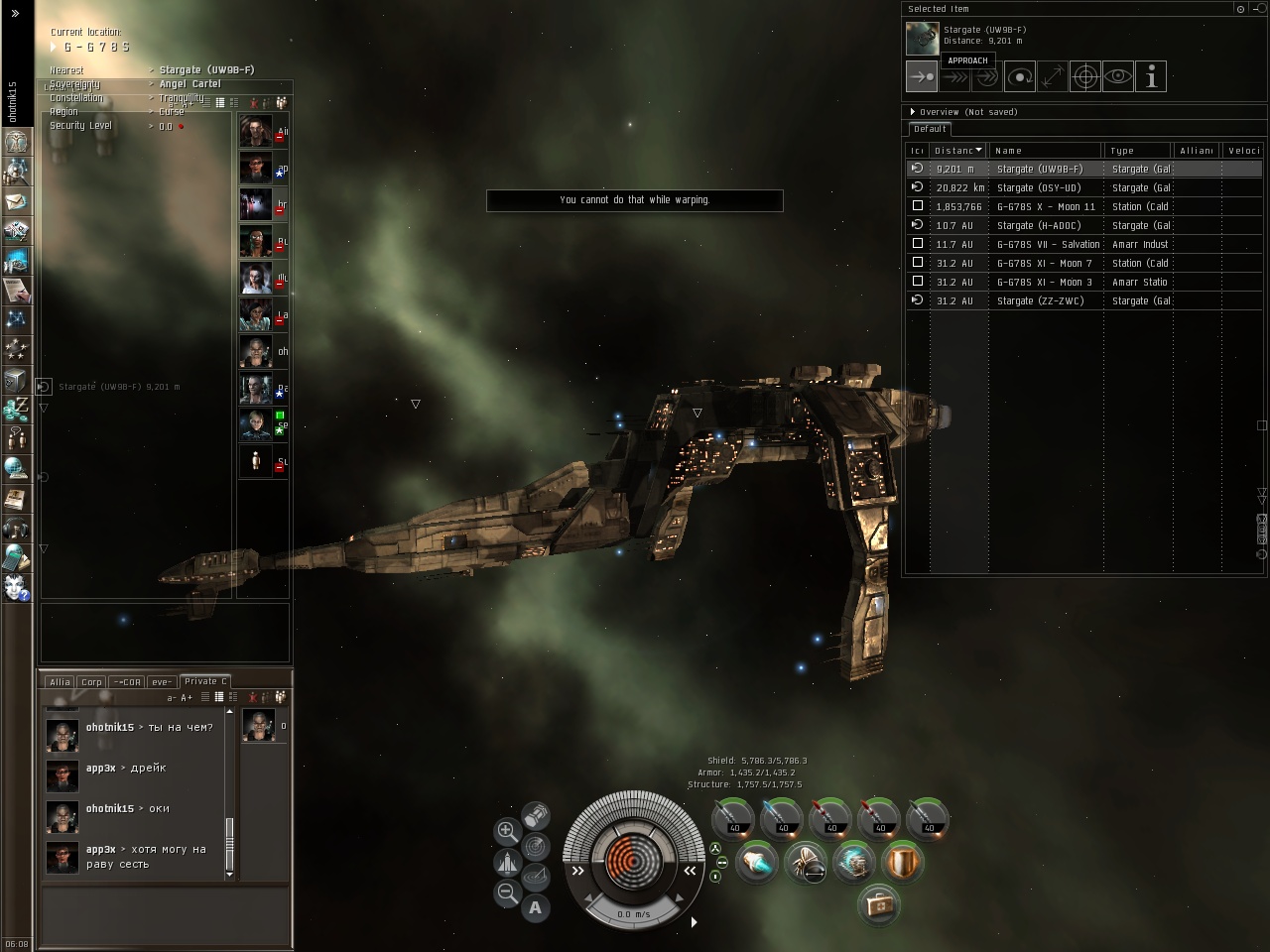Look at the selected item with the eye icon
The height and width of the screenshot is (952, 1270).
point(1118,76)
